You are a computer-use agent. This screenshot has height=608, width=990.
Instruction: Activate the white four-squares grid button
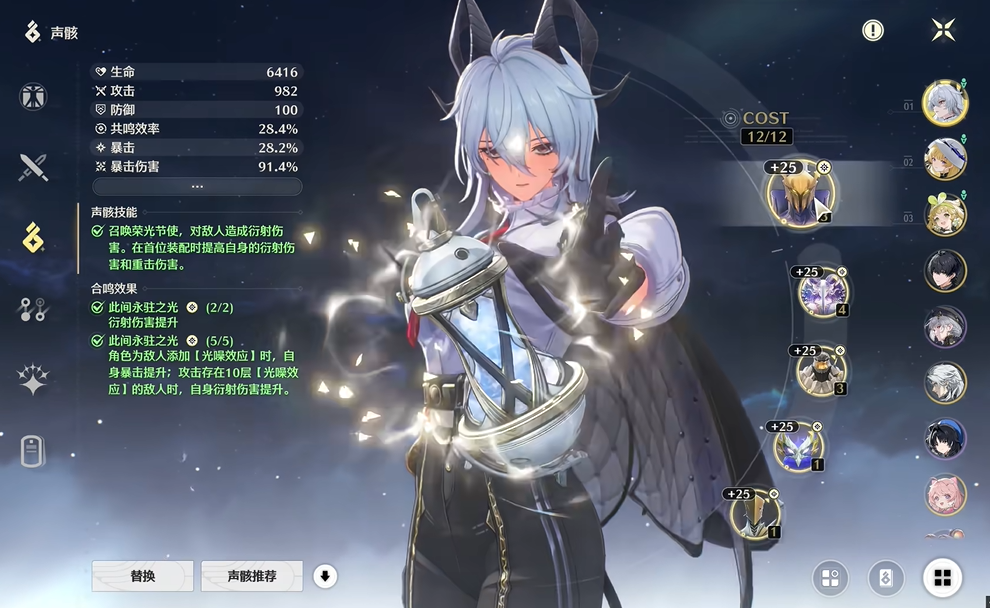(x=942, y=577)
